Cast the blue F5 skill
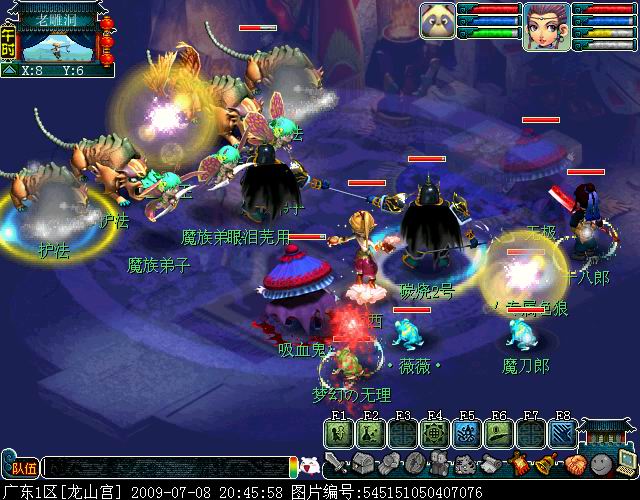The height and width of the screenshot is (500, 640). tap(467, 432)
